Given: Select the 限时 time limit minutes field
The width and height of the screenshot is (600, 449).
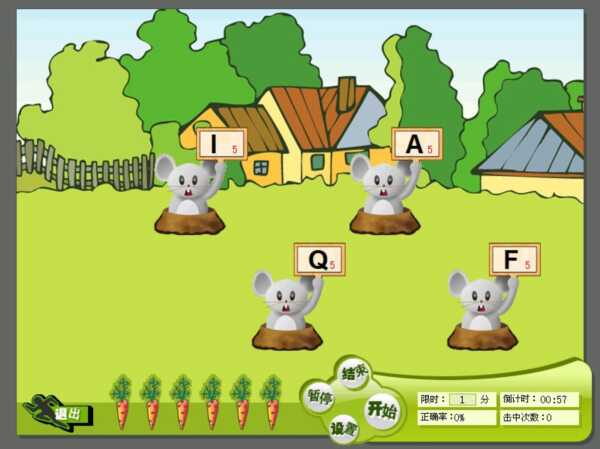Looking at the screenshot, I should 462,399.
